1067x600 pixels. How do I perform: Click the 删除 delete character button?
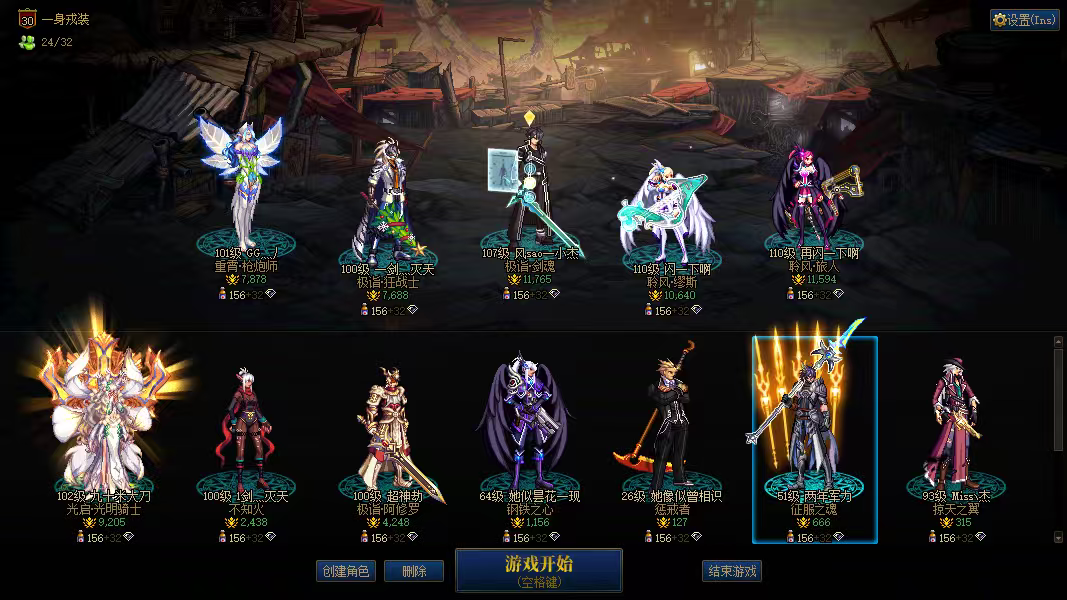pos(413,571)
